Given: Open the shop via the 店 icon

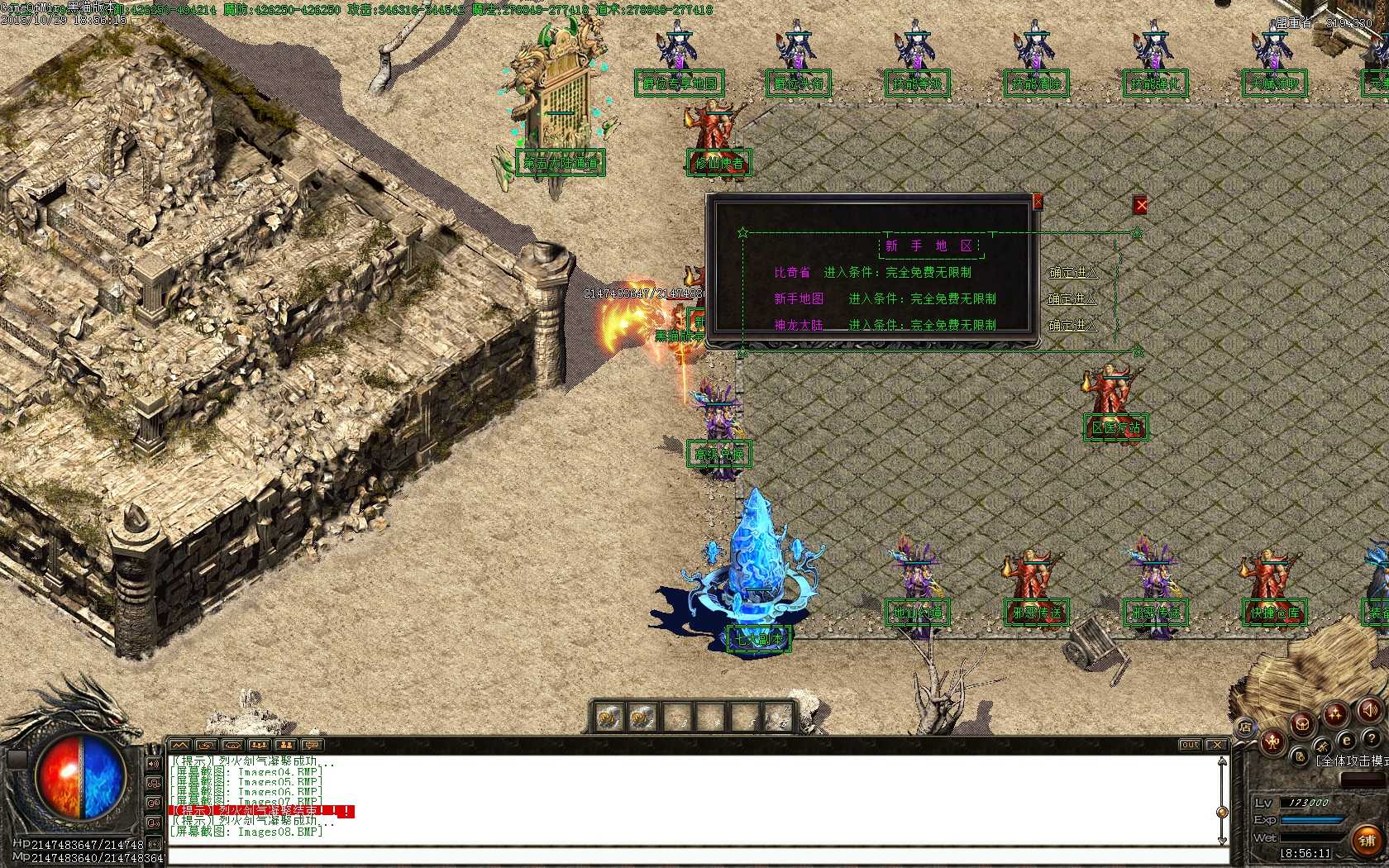Looking at the screenshot, I should coord(1248,727).
